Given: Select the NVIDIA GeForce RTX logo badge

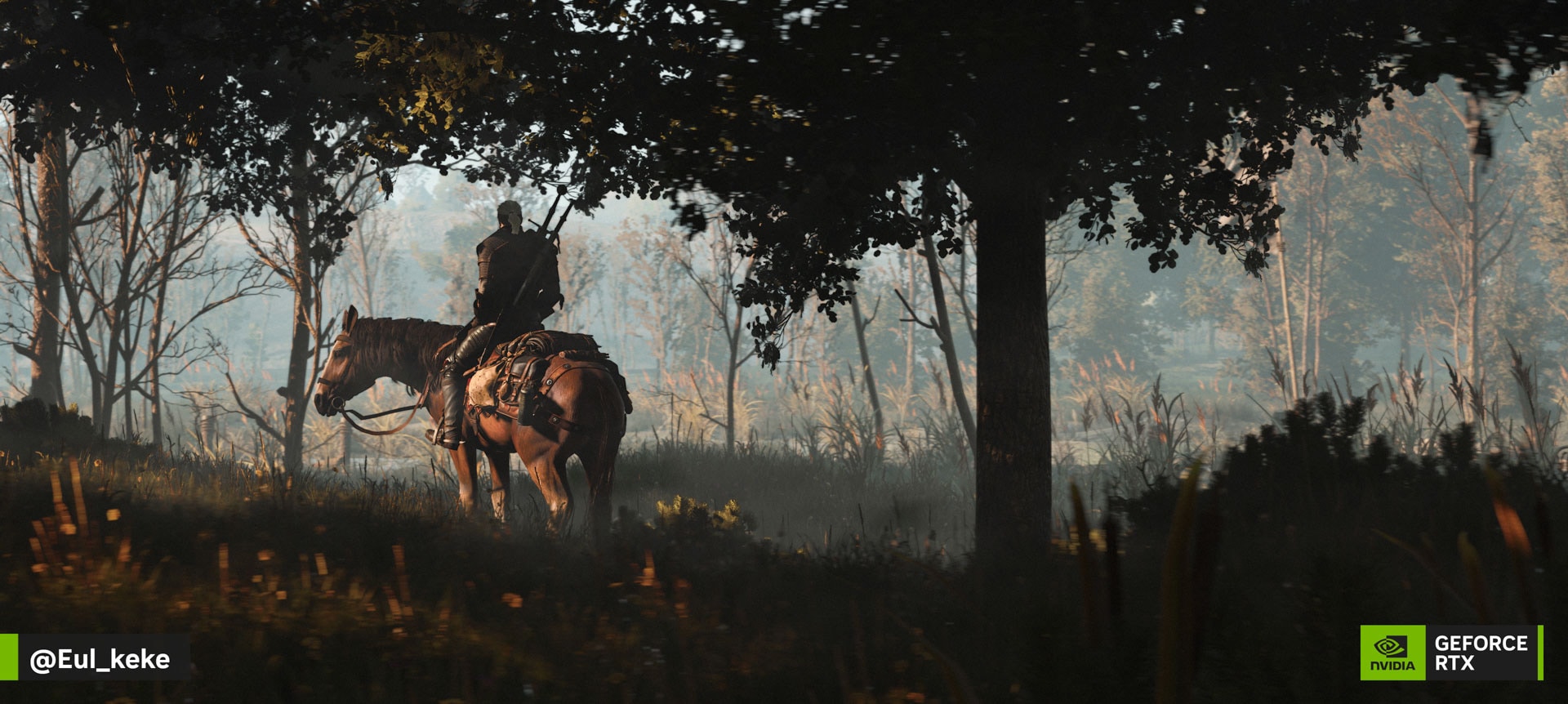Looking at the screenshot, I should (x=1450, y=653).
